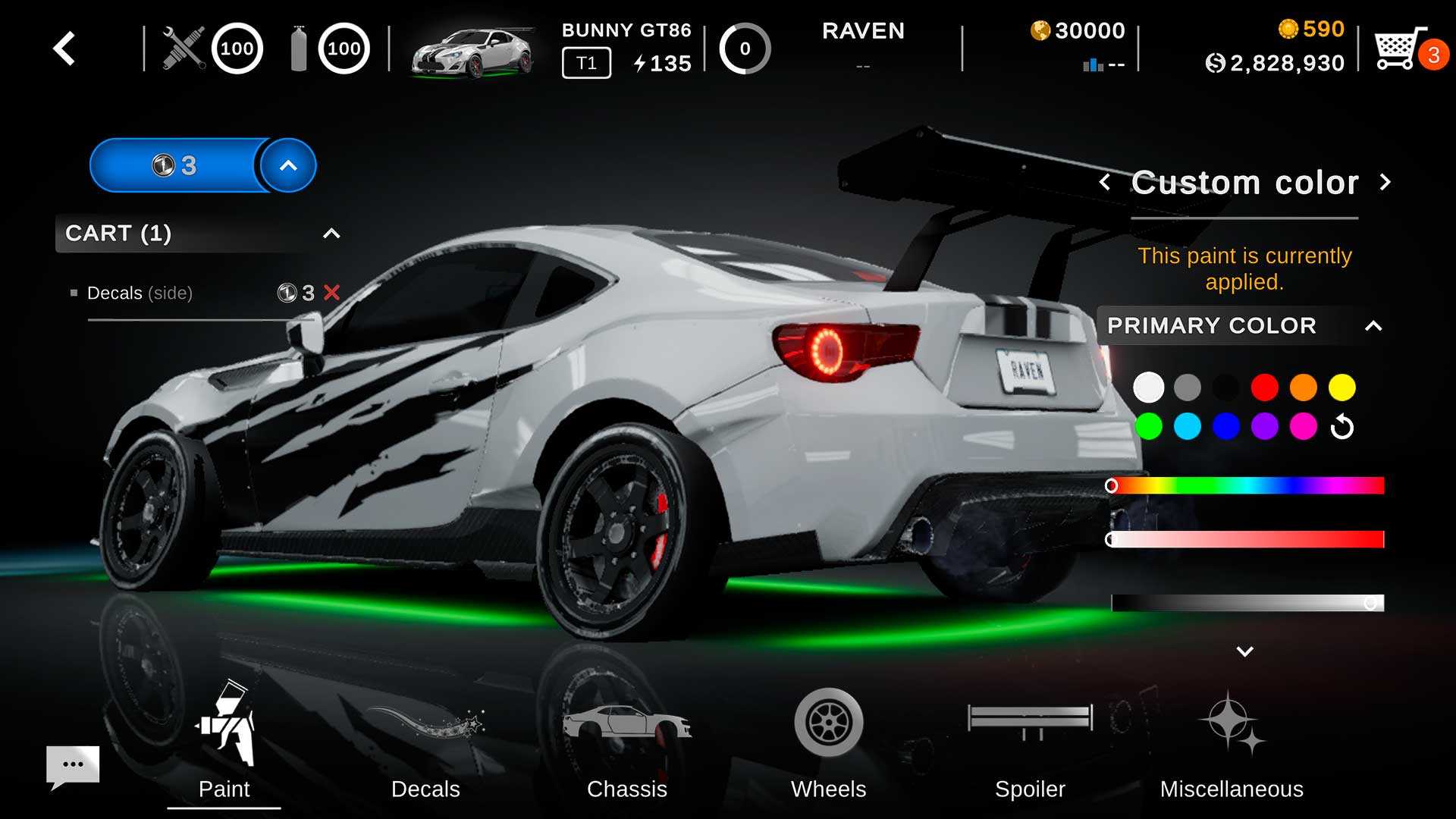
Task: Show the next paint type
Action: tap(1385, 183)
